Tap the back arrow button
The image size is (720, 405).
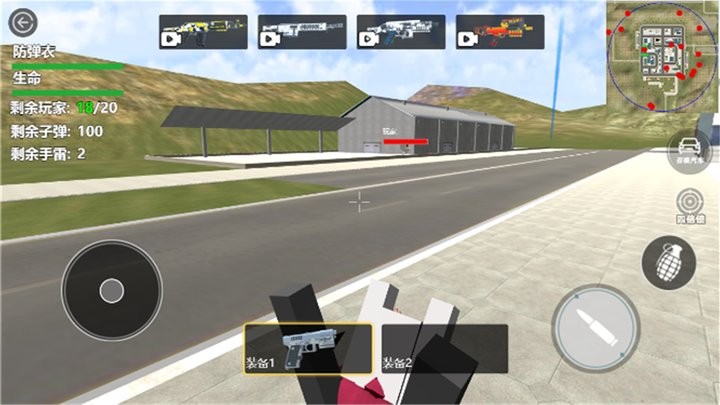pos(21,21)
